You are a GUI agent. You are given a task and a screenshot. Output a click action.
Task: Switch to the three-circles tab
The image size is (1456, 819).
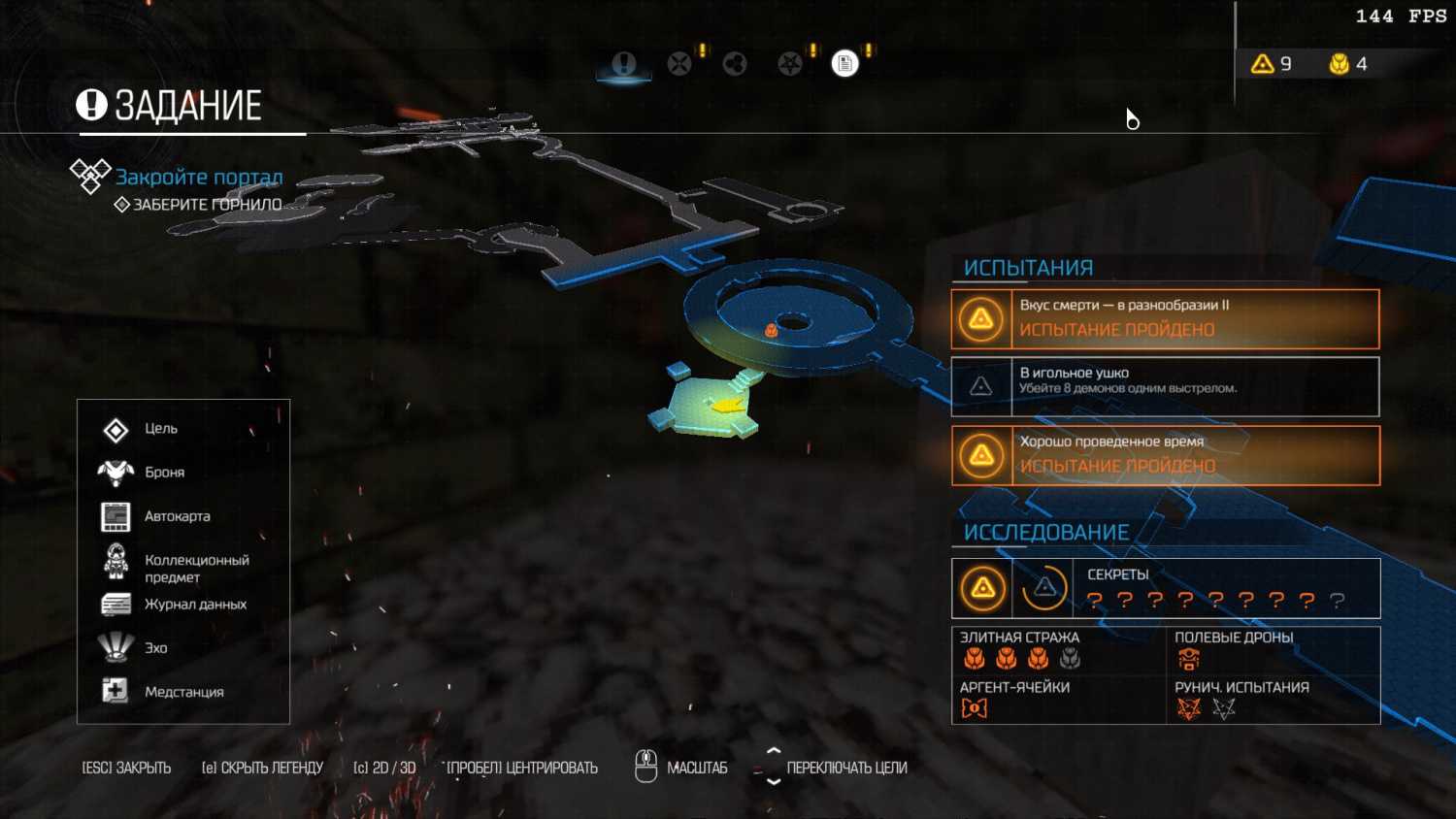(735, 64)
